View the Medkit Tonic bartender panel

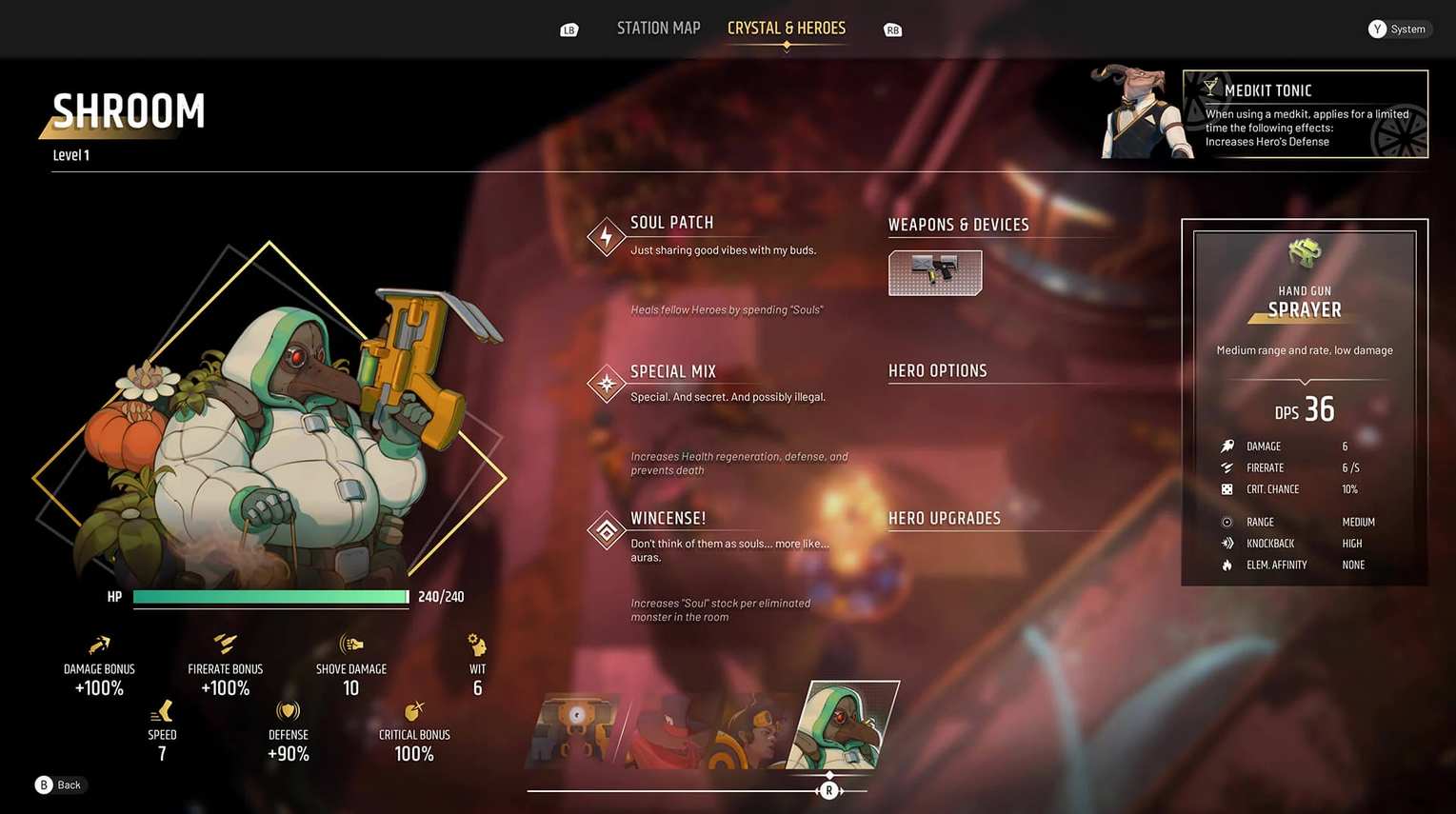pos(1304,114)
